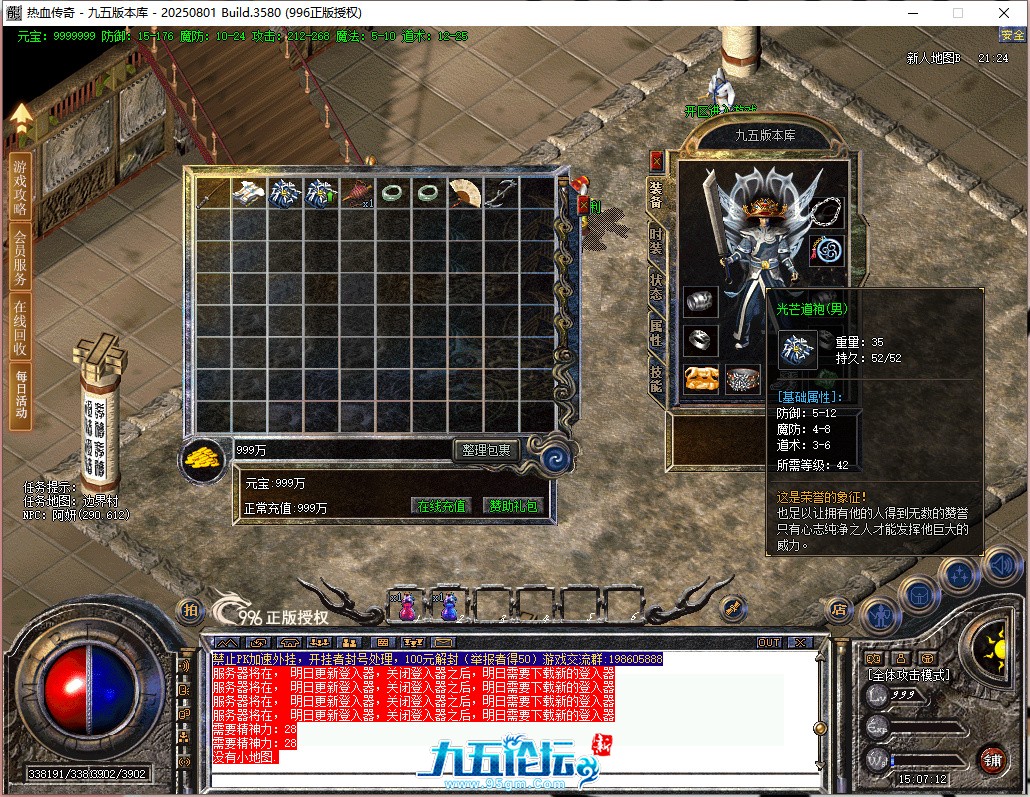Click the 店 shop round button
Viewport: 1030px width, 797px height.
pos(838,607)
